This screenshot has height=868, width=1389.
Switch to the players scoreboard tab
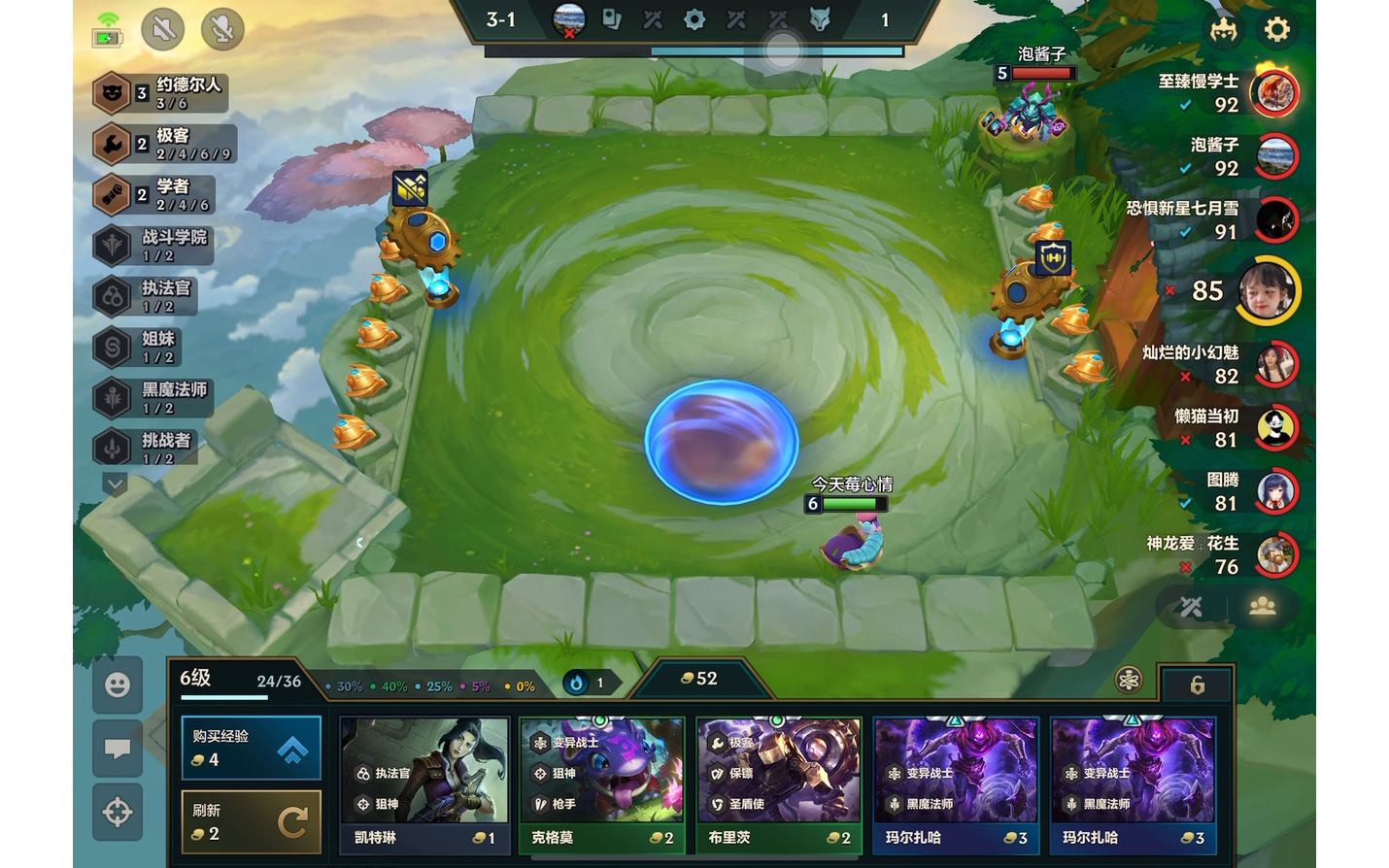coord(1262,607)
